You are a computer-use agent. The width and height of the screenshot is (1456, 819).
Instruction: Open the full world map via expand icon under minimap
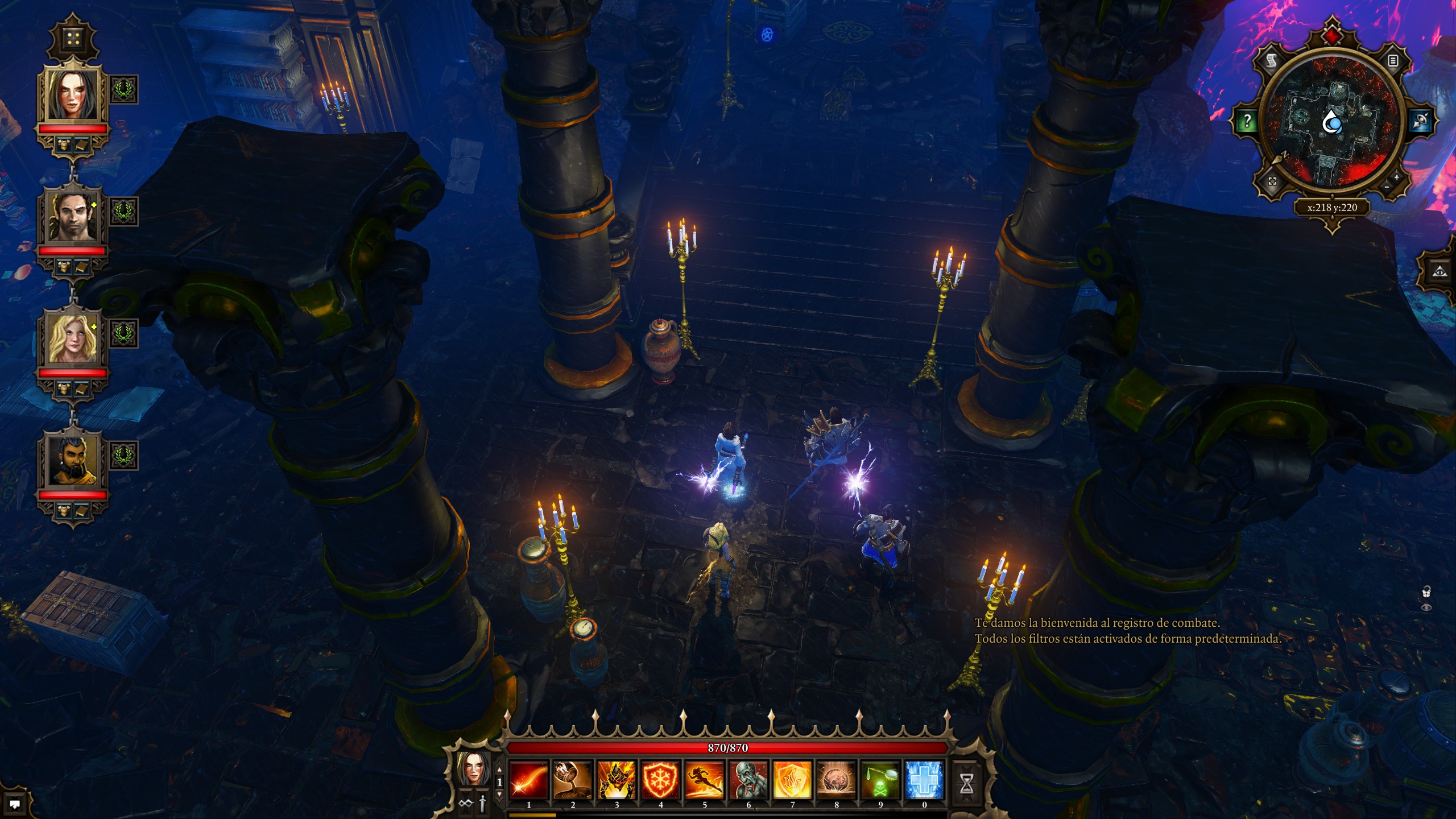[x=1273, y=180]
